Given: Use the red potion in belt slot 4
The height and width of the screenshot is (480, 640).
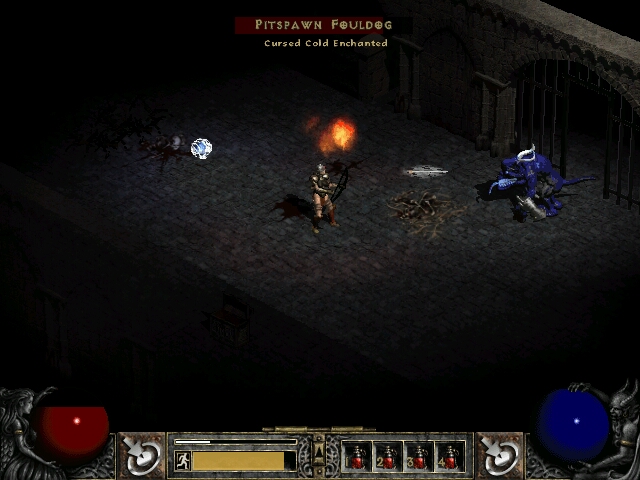Looking at the screenshot, I should pyautogui.click(x=450, y=457).
